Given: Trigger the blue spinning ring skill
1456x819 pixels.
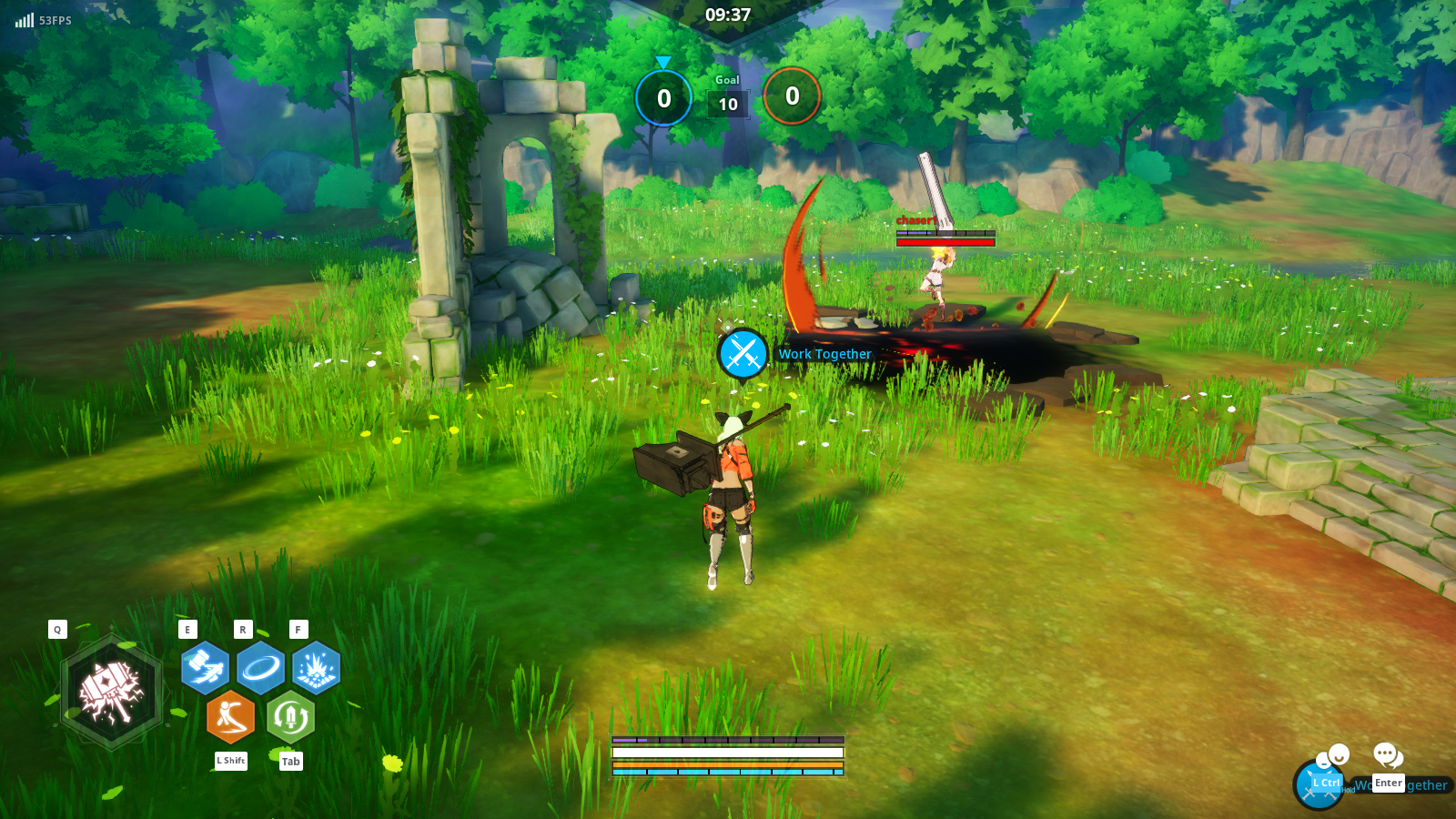Looking at the screenshot, I should click(260, 668).
